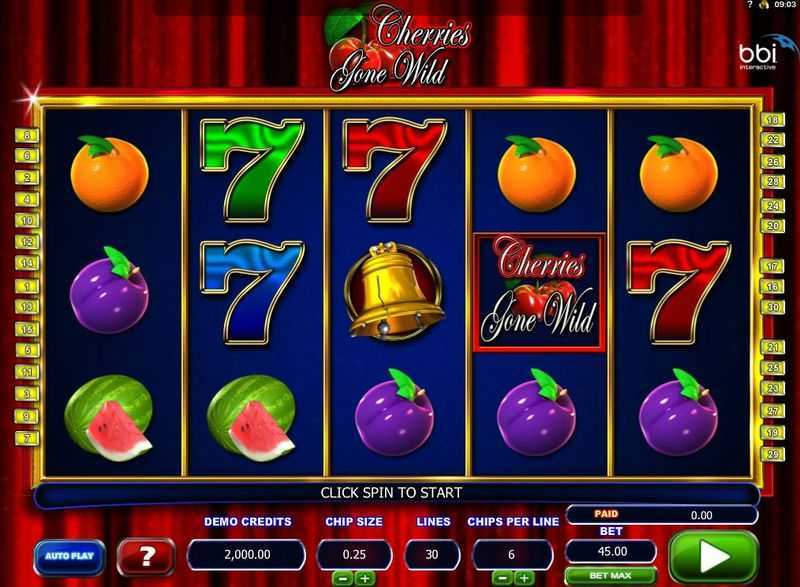
Task: Raise the chips per line
Action: pyautogui.click(x=523, y=578)
